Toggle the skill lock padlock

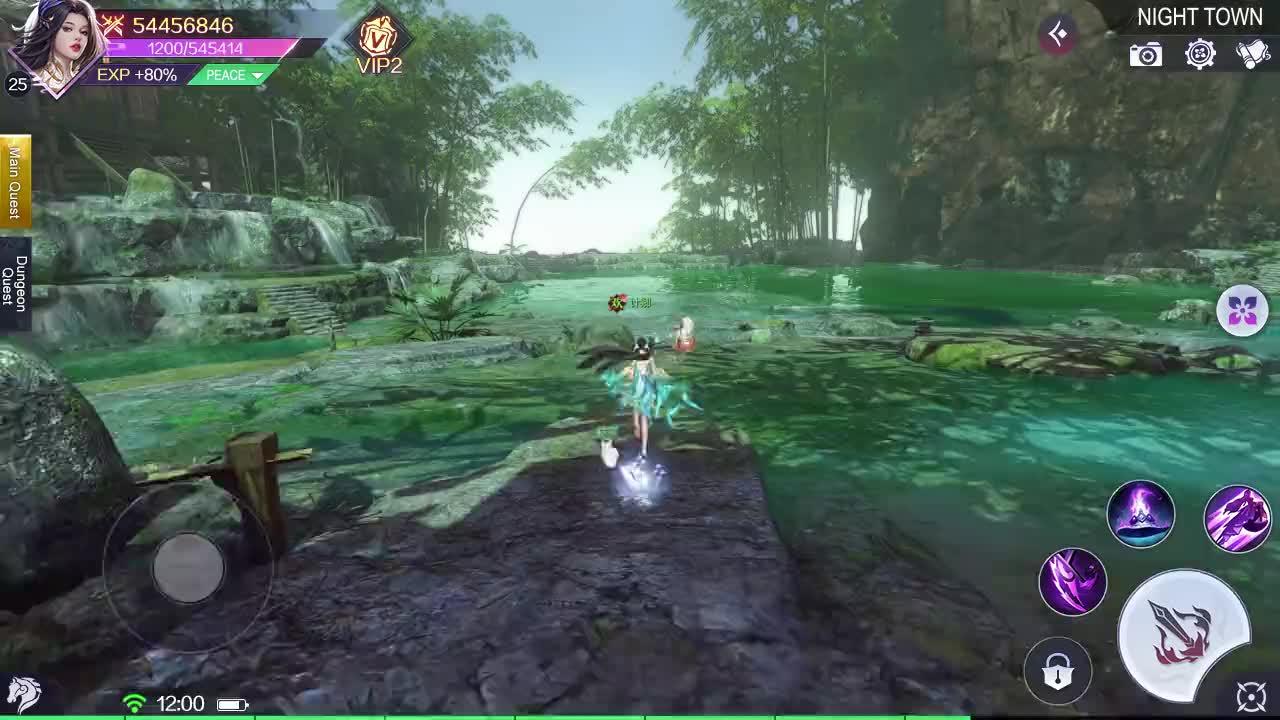tap(1057, 672)
